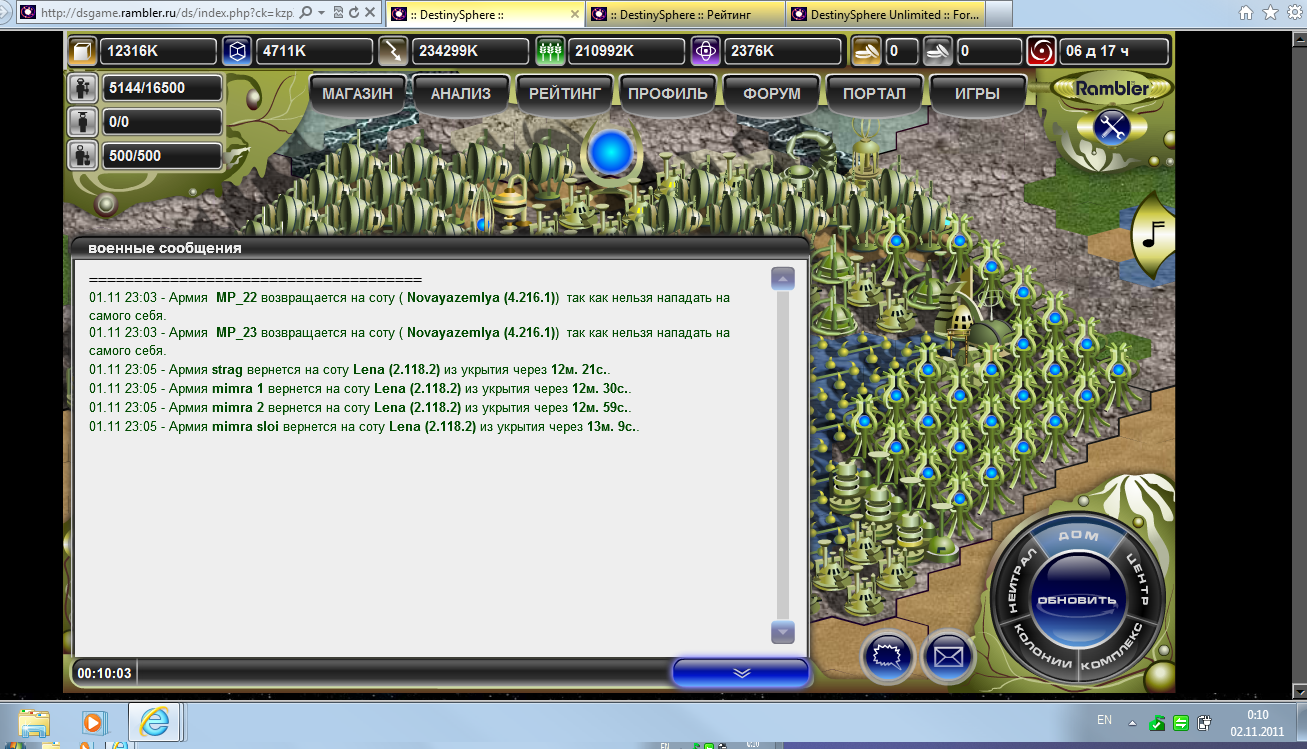Go to the ФОРУМ menu

click(x=772, y=94)
